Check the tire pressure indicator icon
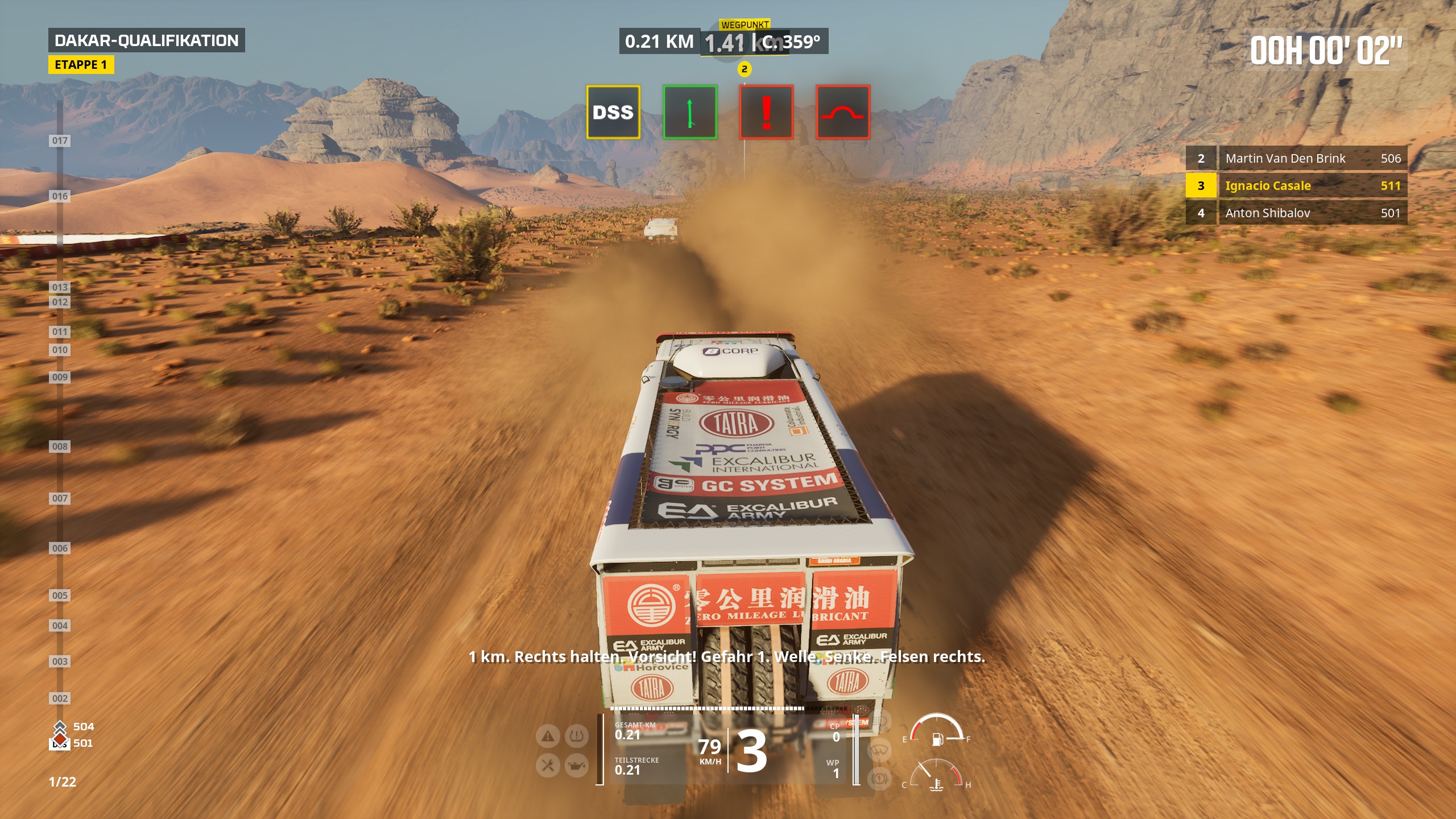This screenshot has height=819, width=1456. (x=576, y=737)
